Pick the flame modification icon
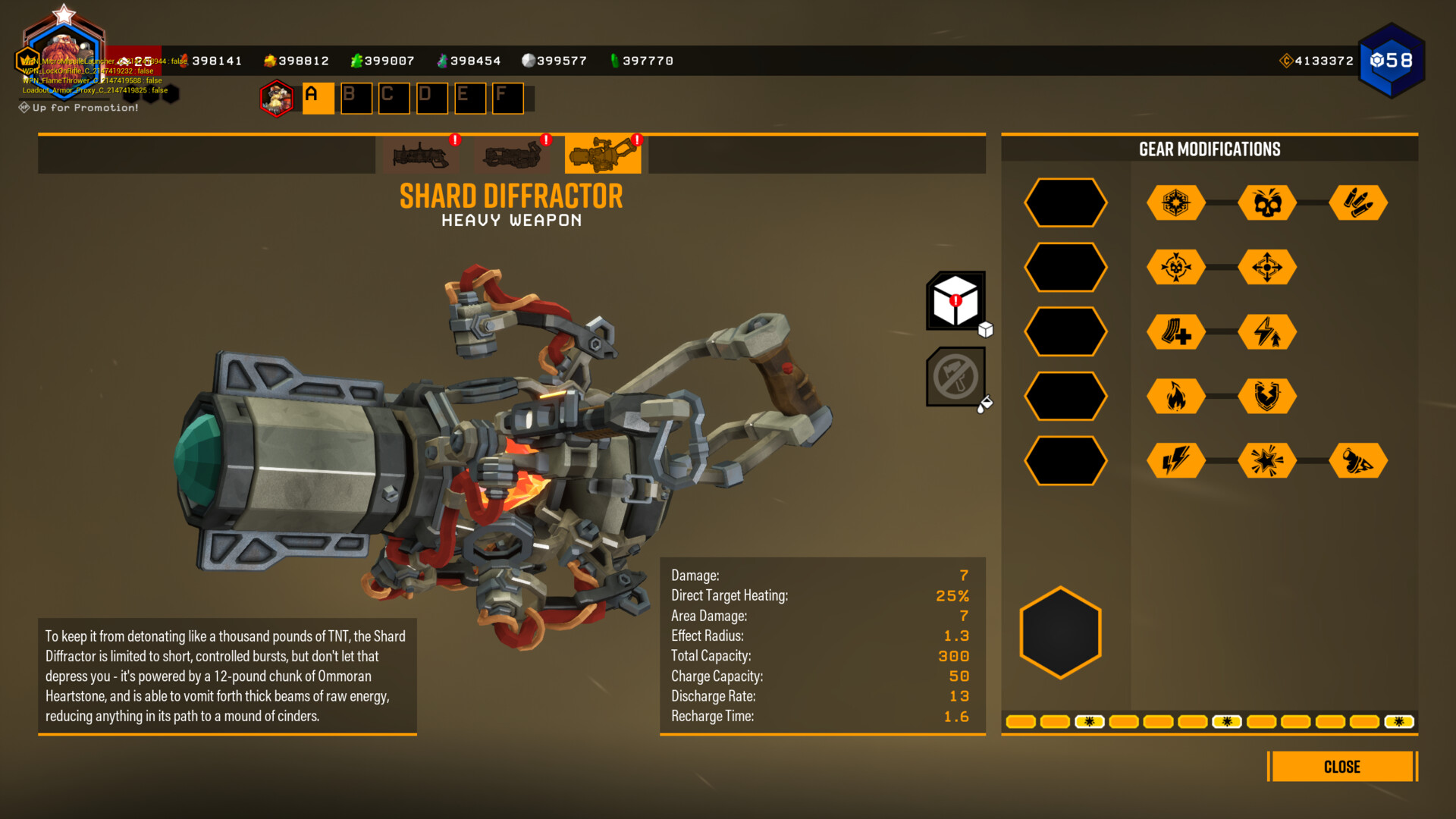Screen dimensions: 1456x819 (1176, 397)
